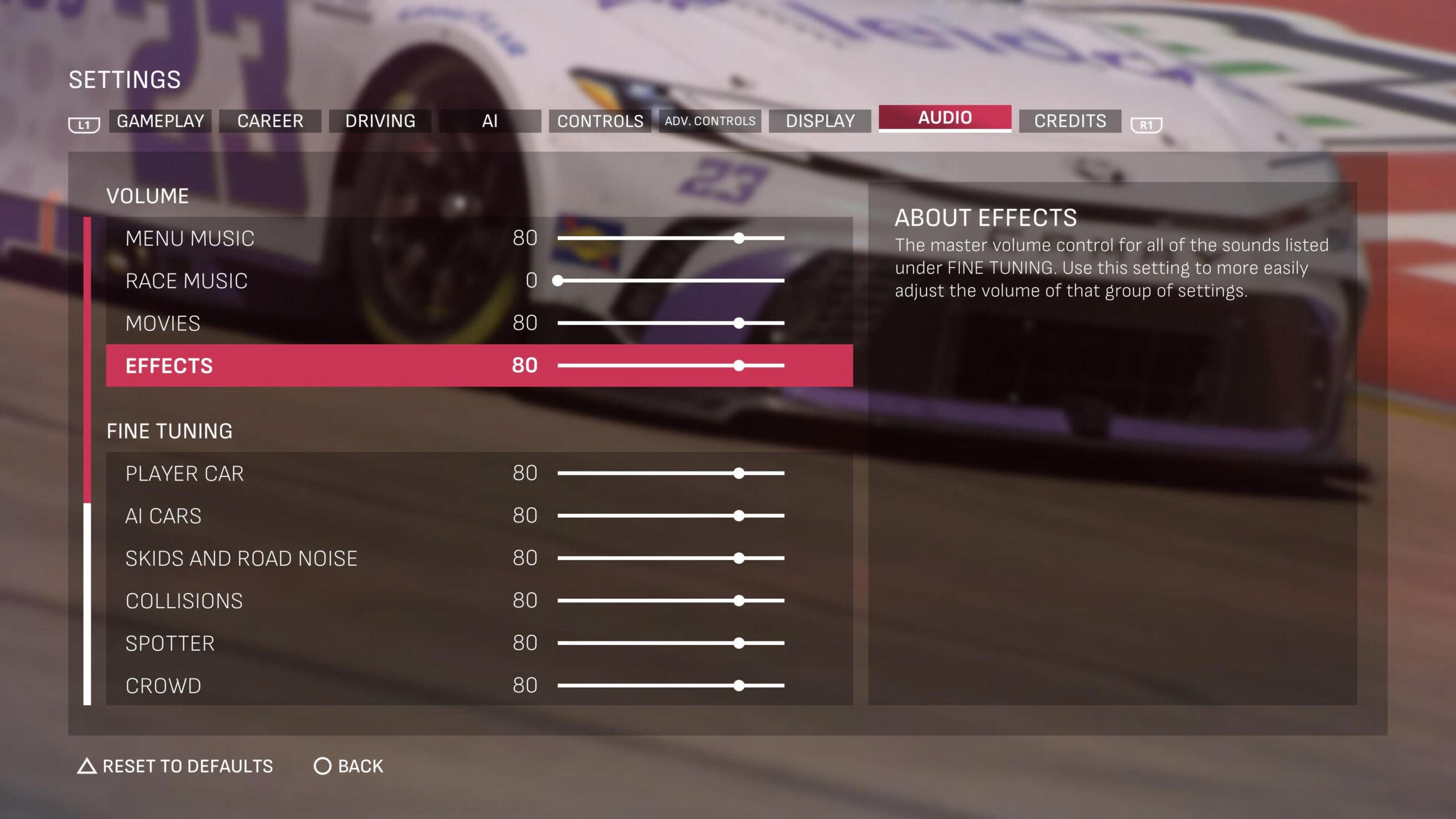Change the Spotter volume slider
Screen dimensions: 1456x819
[738, 643]
